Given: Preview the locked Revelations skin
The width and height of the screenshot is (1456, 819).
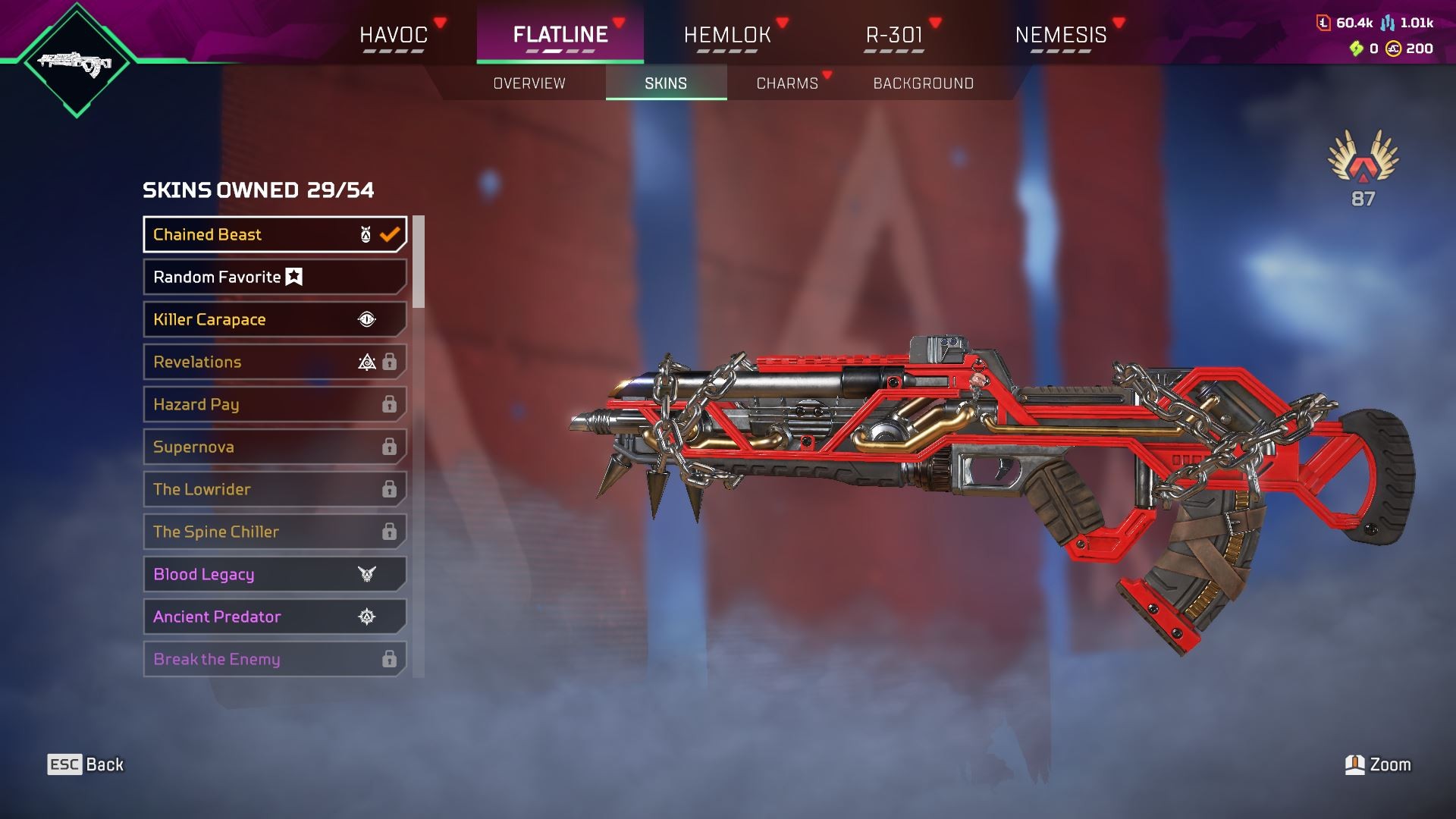Looking at the screenshot, I should tap(275, 362).
